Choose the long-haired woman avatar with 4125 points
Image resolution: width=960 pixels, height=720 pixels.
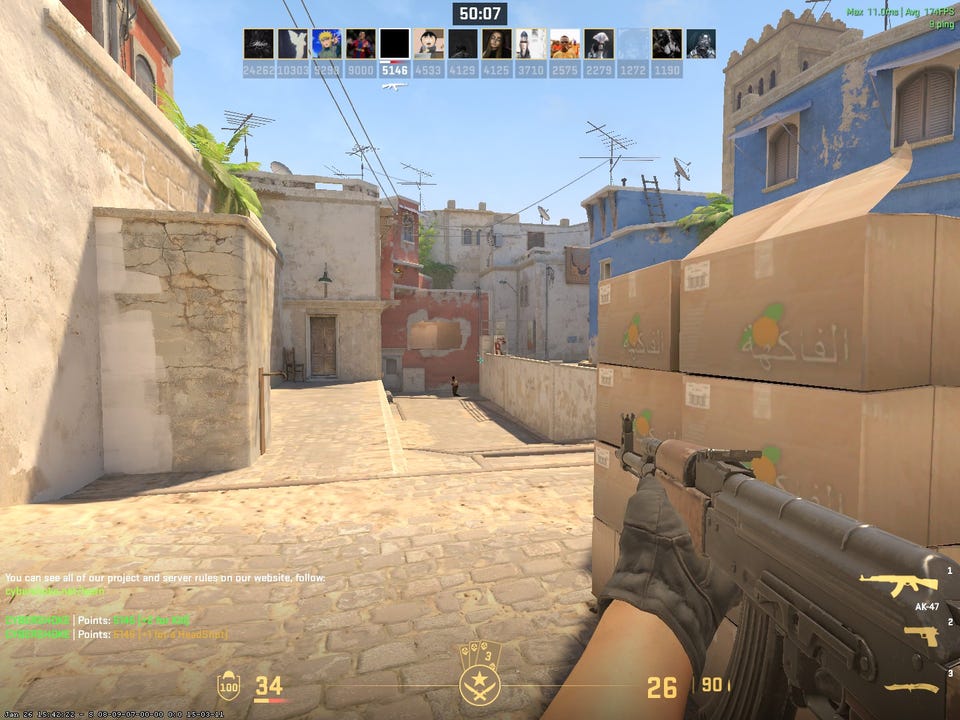tap(496, 44)
